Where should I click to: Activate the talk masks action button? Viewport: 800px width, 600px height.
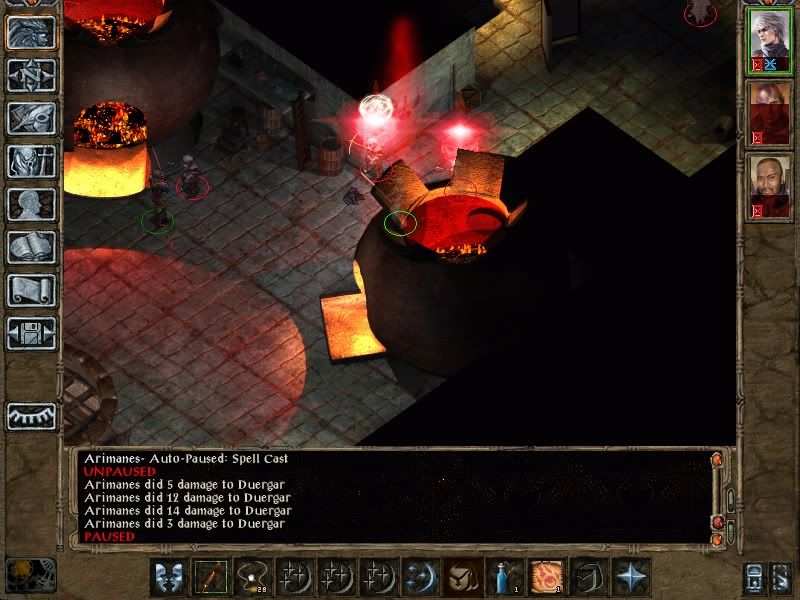tap(168, 577)
